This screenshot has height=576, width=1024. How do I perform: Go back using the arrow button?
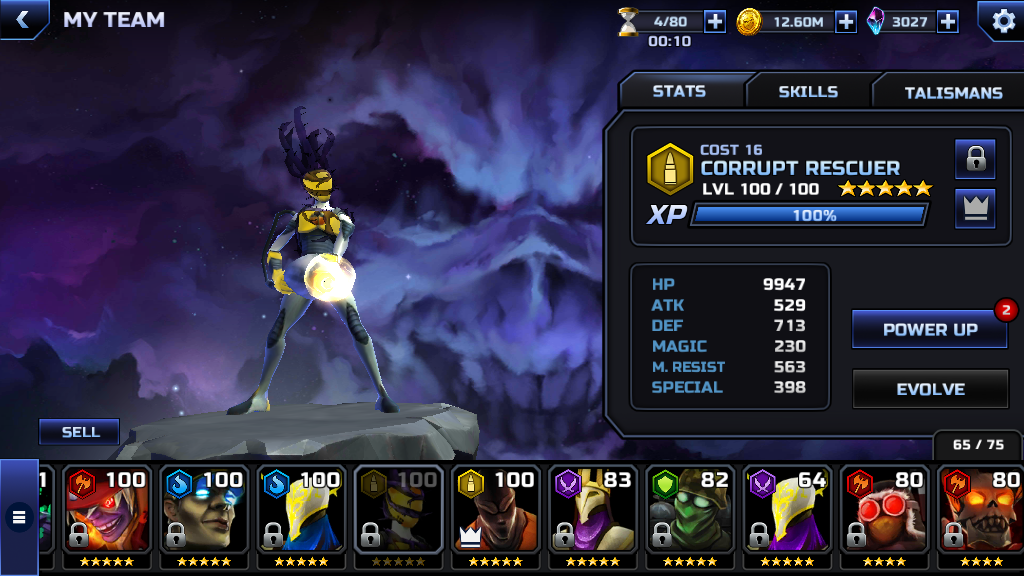tap(21, 19)
